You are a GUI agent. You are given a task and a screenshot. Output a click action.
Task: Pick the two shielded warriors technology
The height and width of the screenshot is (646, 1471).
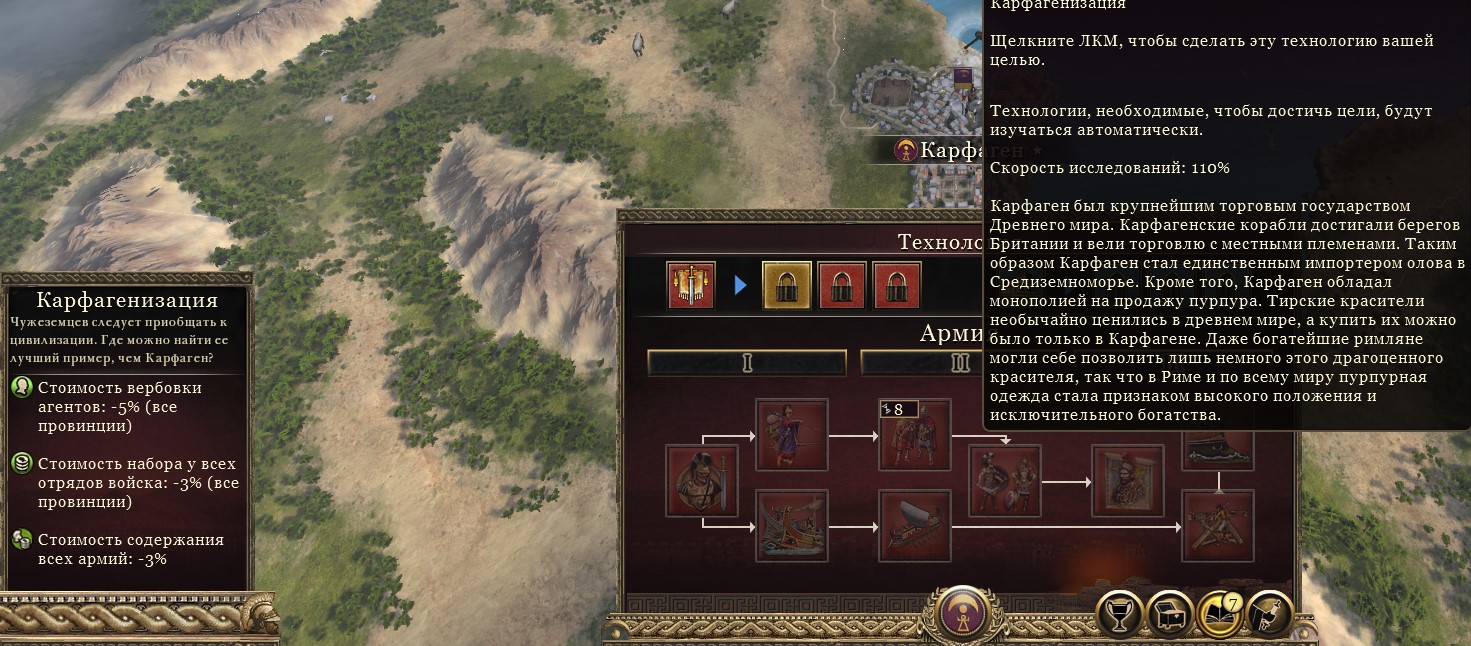click(x=1005, y=481)
